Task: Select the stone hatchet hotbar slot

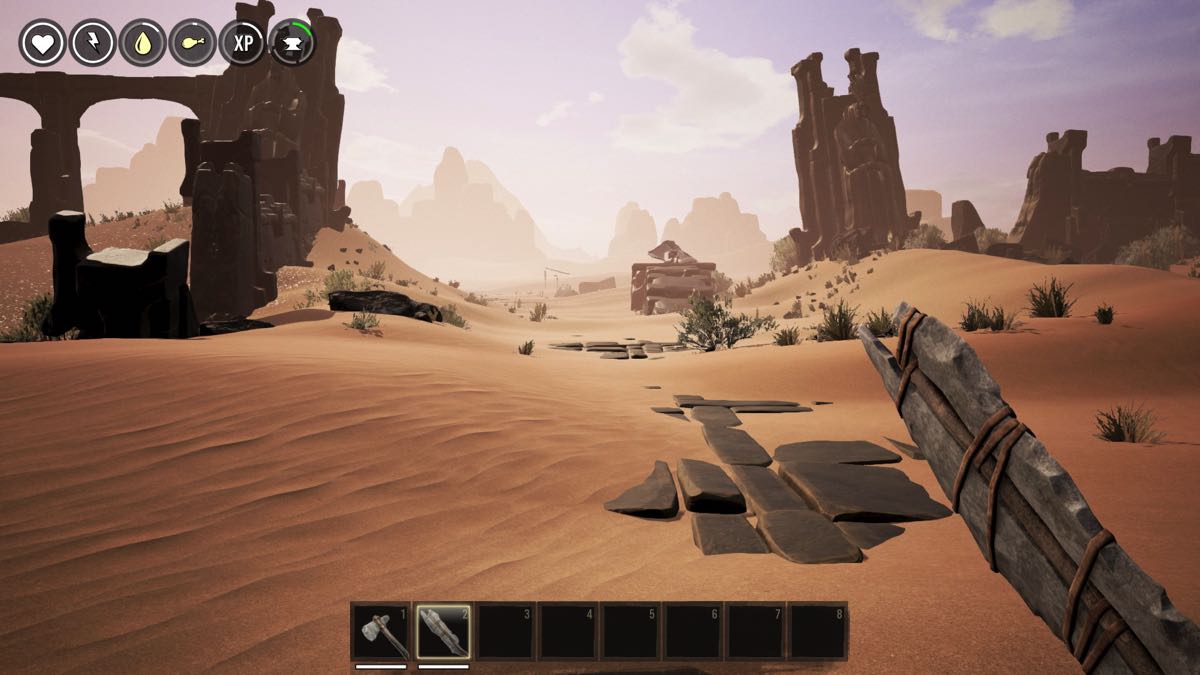Action: [381, 631]
